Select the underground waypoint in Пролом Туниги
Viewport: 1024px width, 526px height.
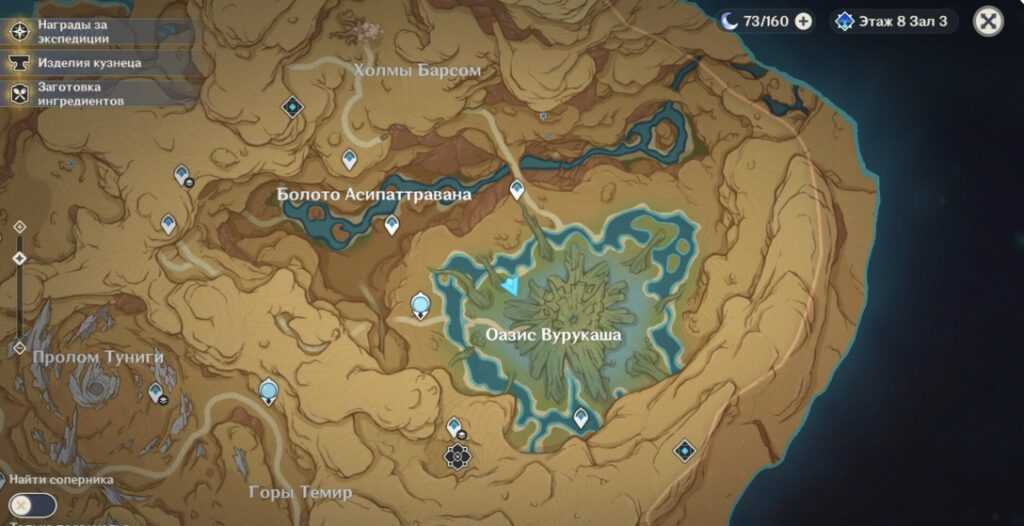156,393
